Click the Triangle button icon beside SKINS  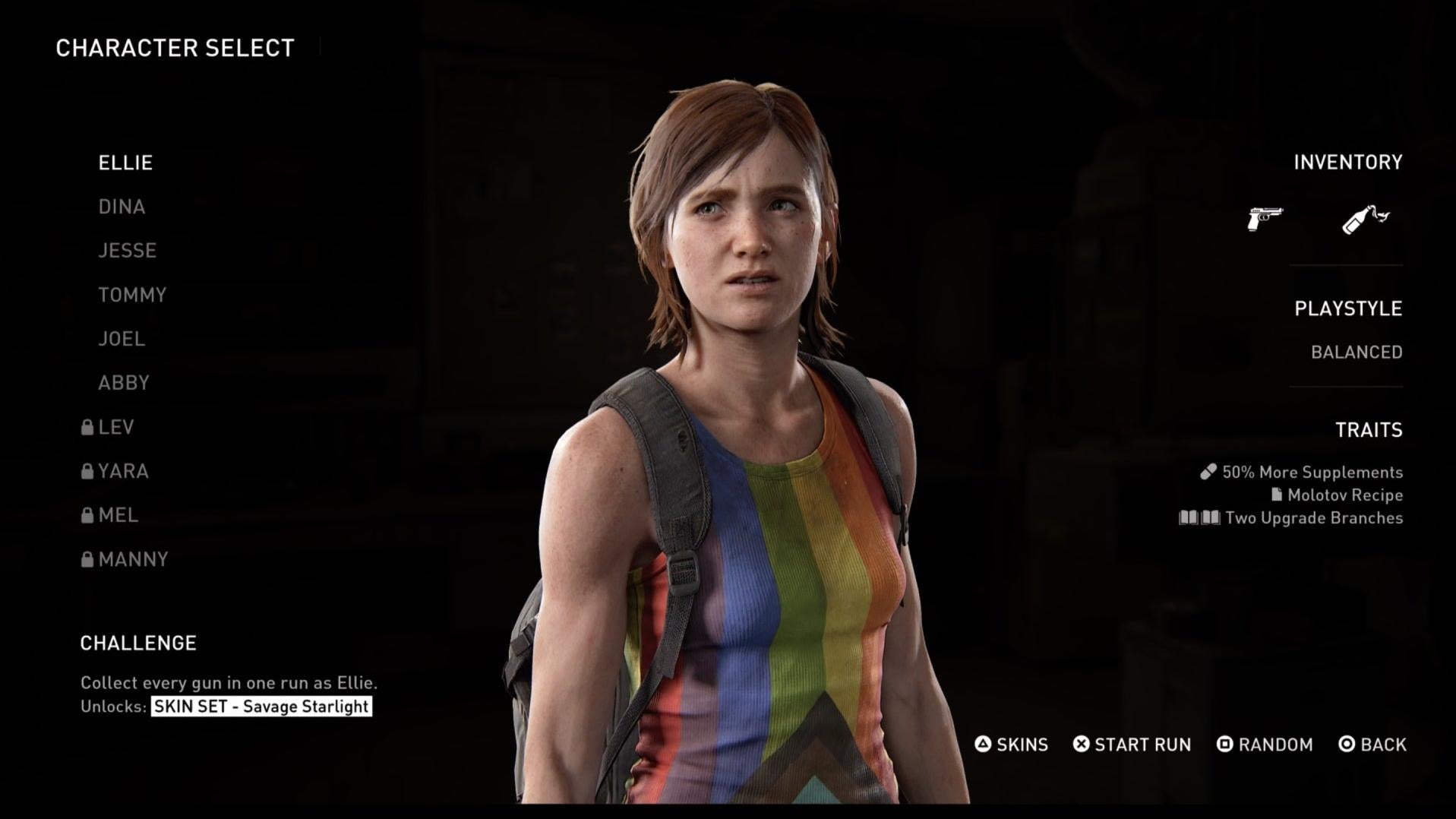[x=983, y=745]
